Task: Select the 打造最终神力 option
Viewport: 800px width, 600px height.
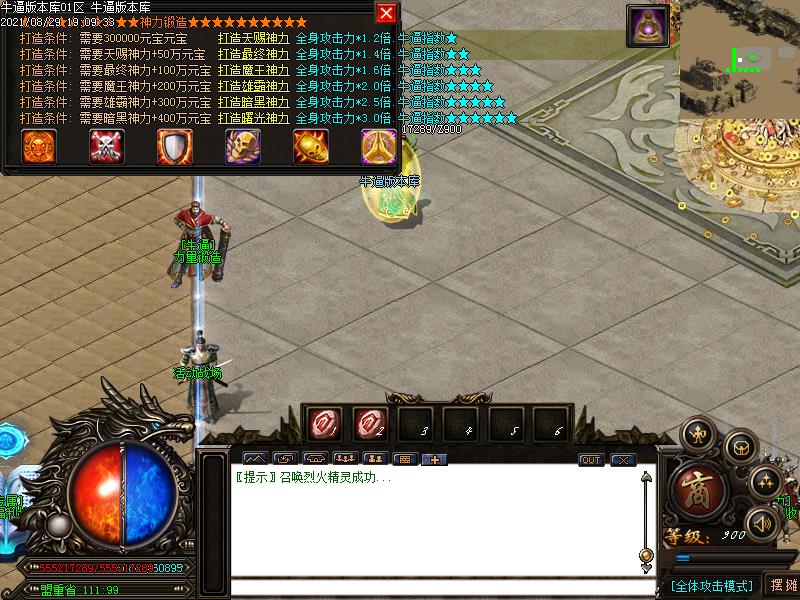Action: tap(254, 54)
